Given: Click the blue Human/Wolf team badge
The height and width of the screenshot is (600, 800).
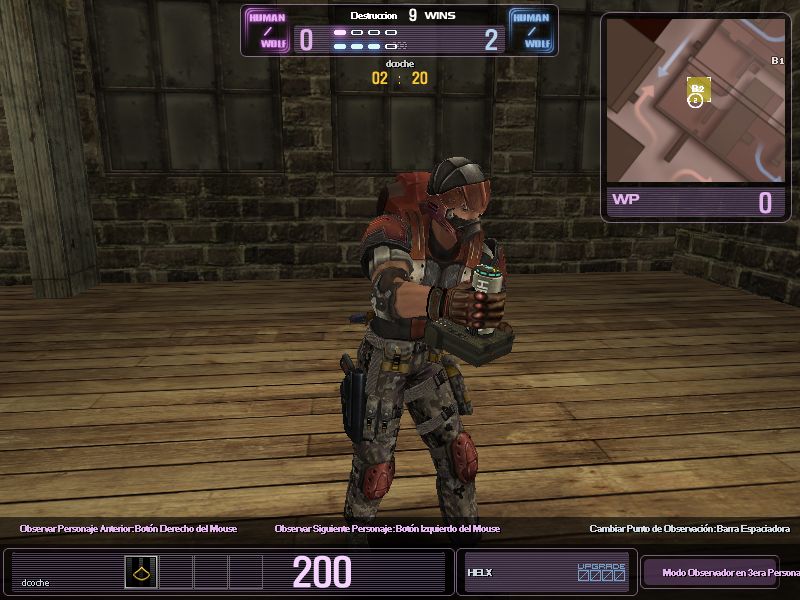Looking at the screenshot, I should pos(531,30).
